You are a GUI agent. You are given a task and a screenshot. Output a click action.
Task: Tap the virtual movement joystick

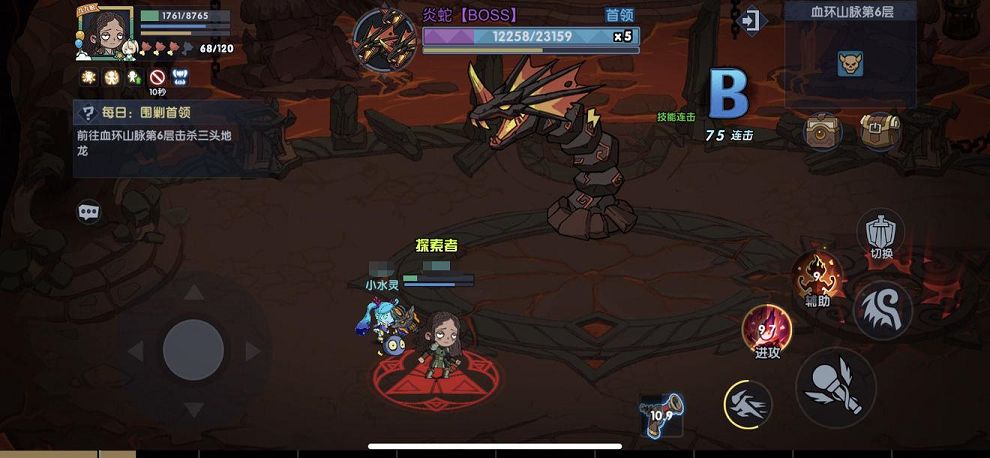tap(193, 350)
